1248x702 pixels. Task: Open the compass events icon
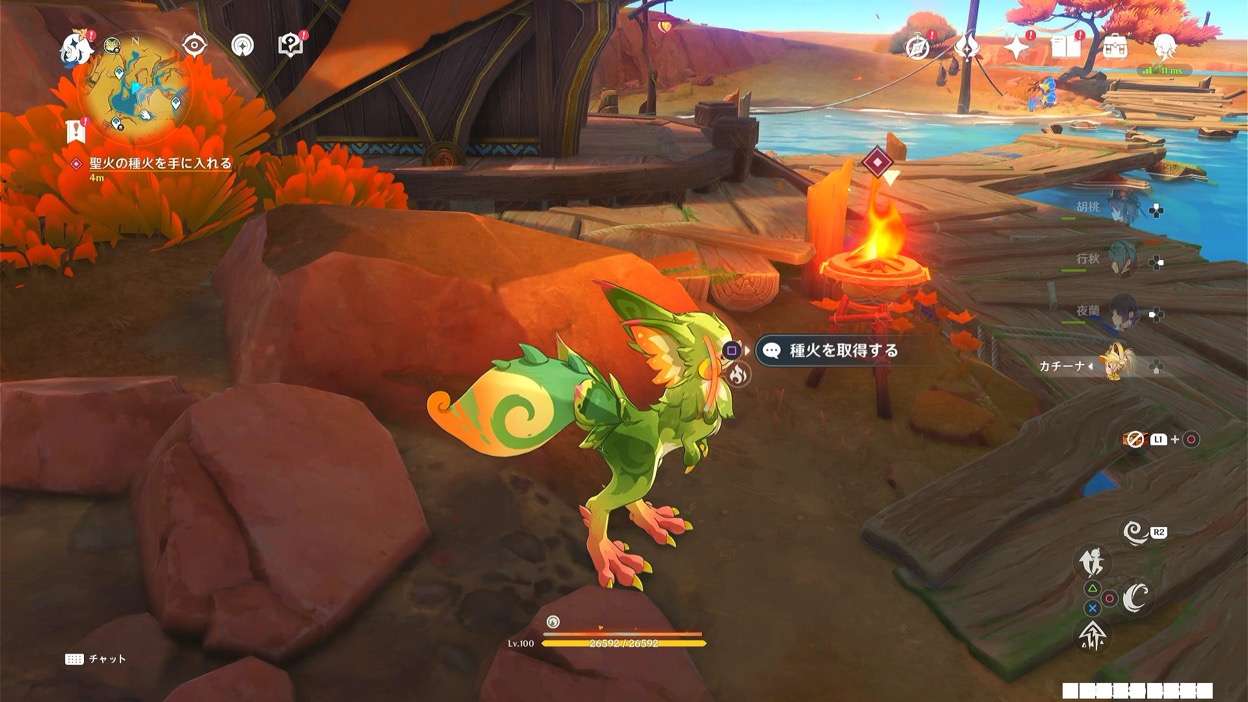pos(917,47)
